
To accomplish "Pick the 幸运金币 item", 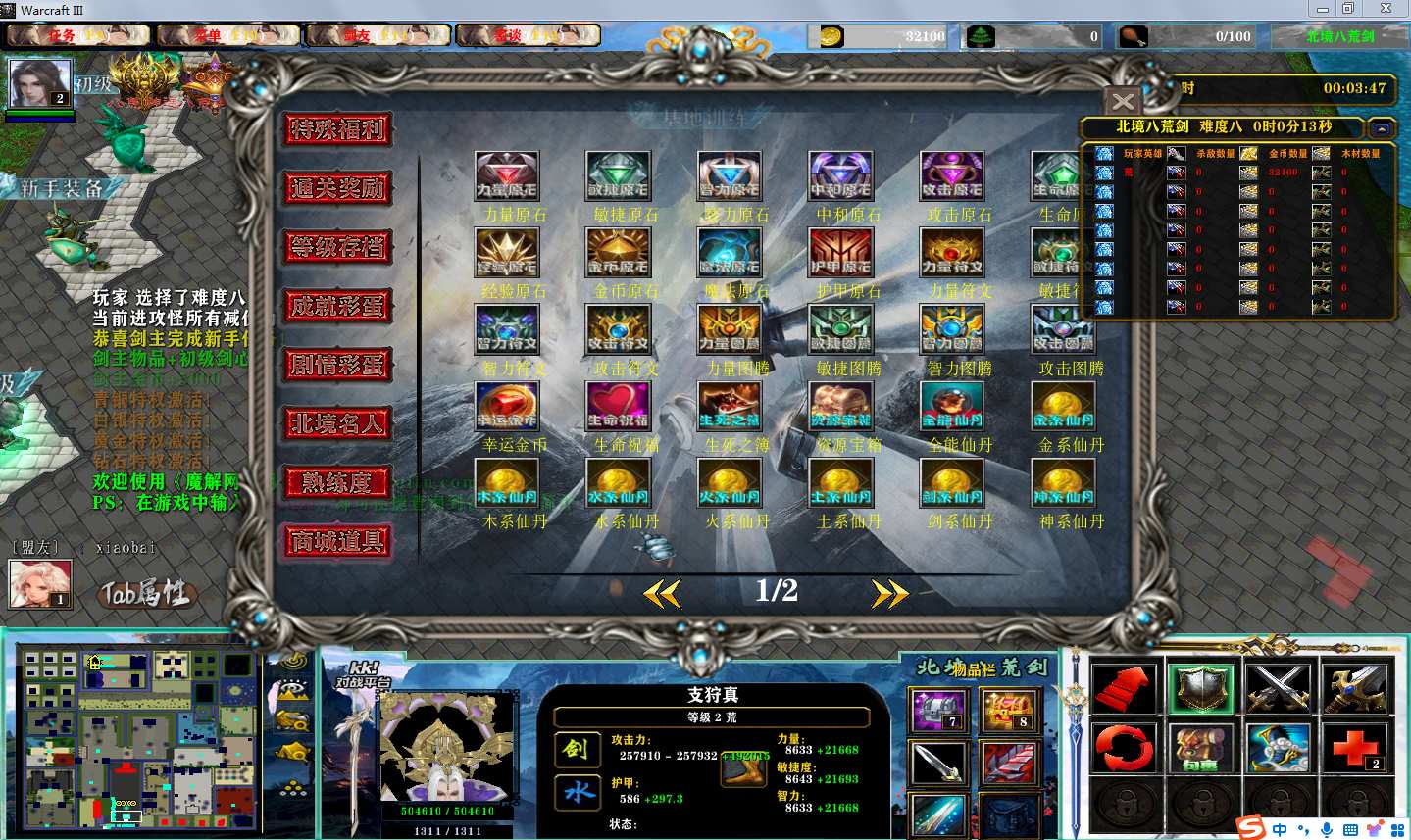I will pos(507,407).
